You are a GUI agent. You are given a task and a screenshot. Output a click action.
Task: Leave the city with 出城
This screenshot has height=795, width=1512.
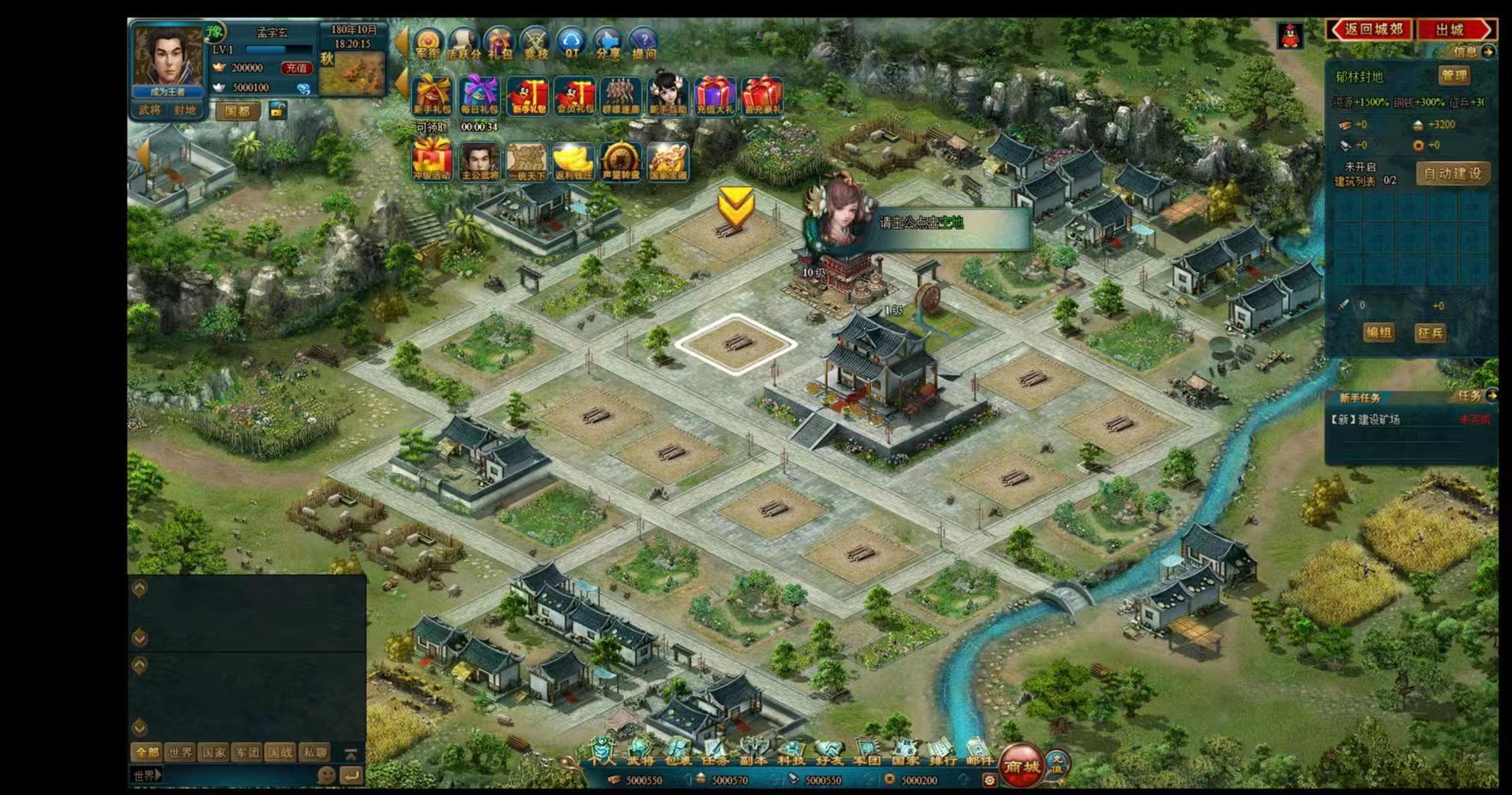(x=1455, y=29)
